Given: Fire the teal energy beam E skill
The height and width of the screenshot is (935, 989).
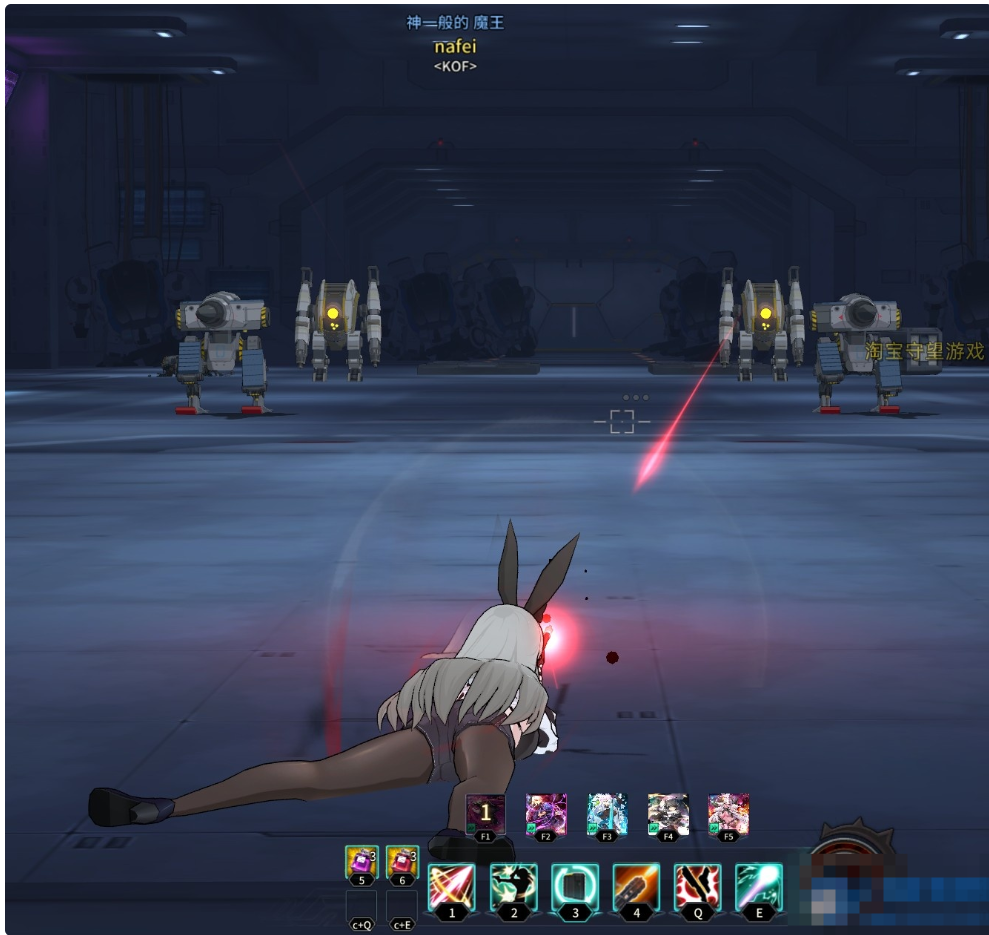Looking at the screenshot, I should pos(759,887).
